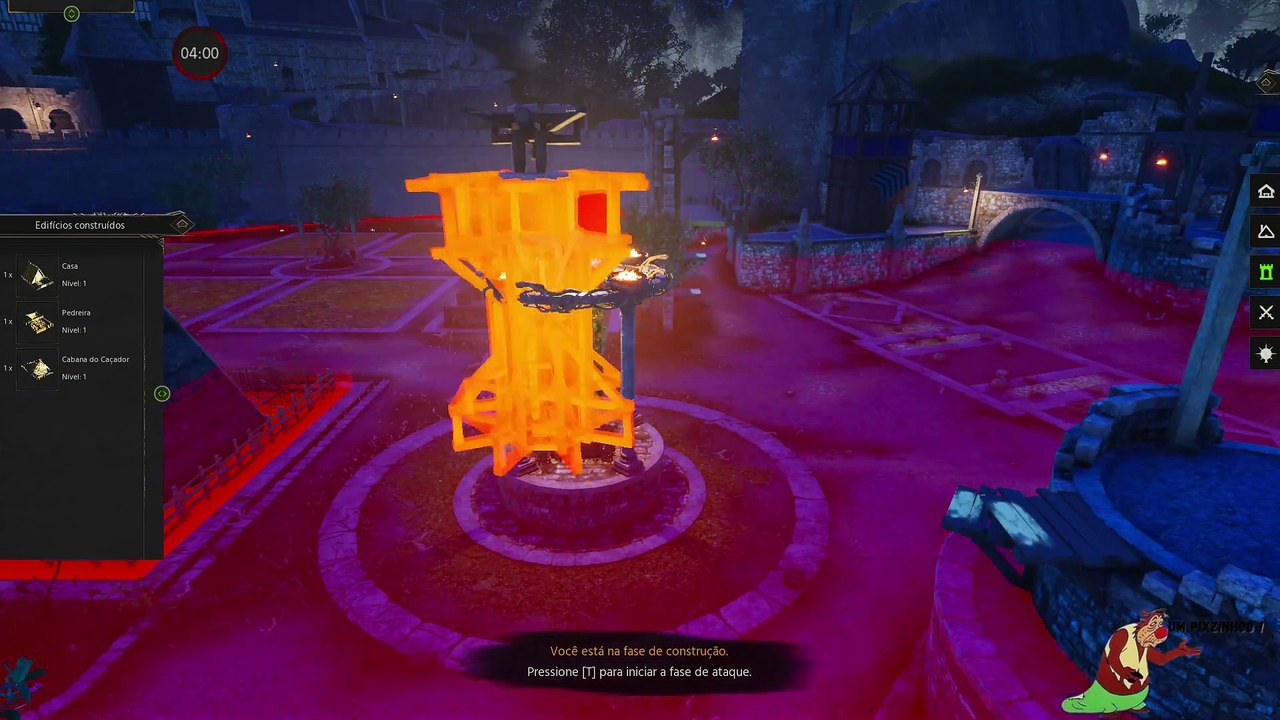Viewport: 1280px width, 720px height.
Task: Expand the collapsed panel at the top-left
Action: pos(71,13)
